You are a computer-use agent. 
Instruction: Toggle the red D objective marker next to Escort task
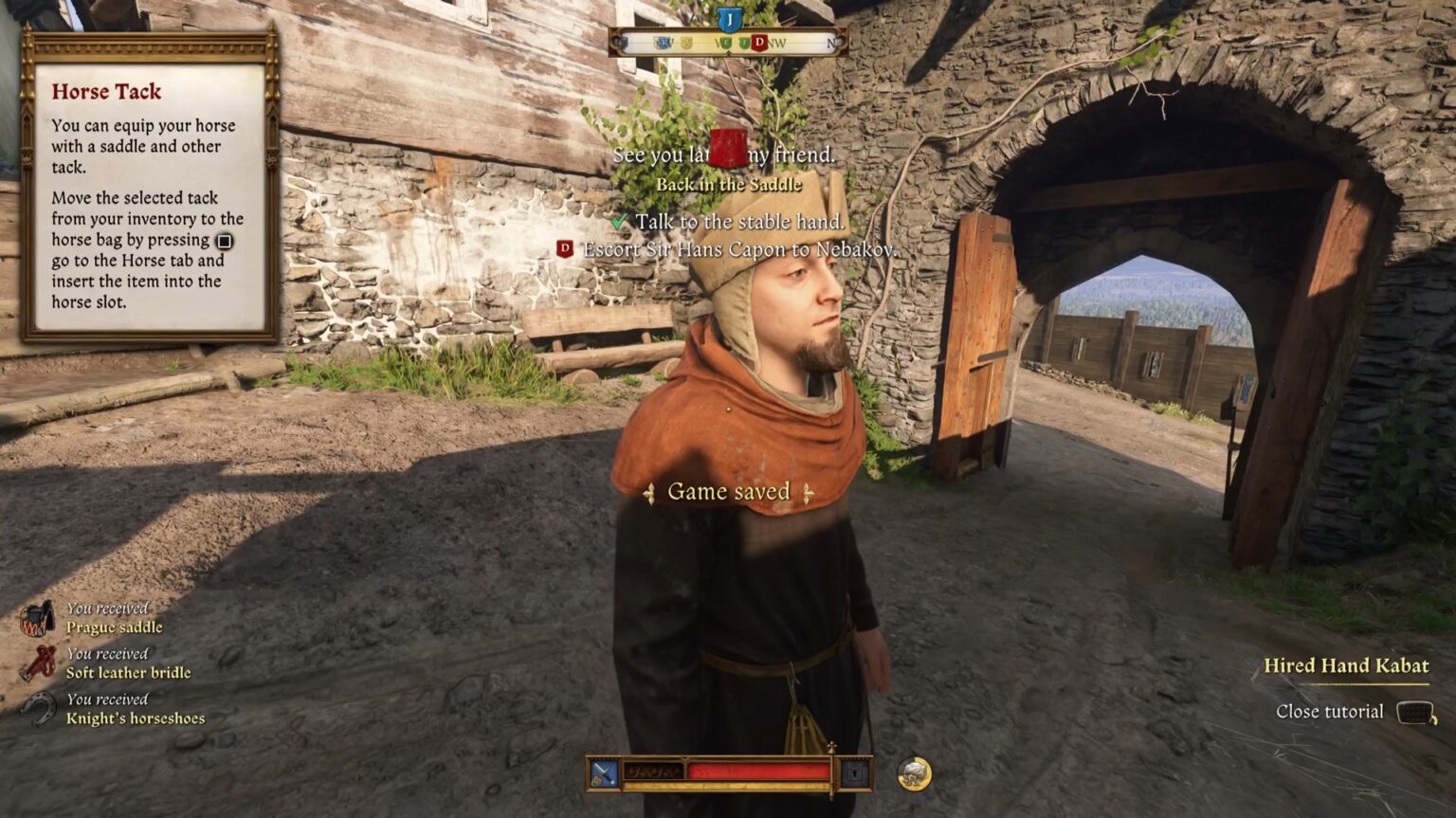[x=564, y=249]
